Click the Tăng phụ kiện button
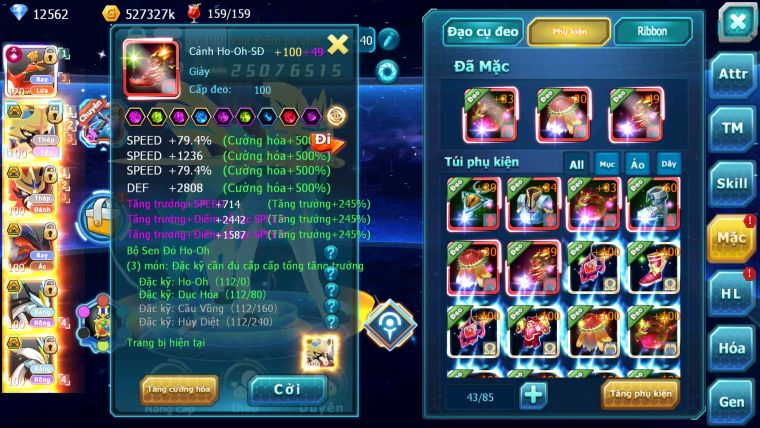The height and width of the screenshot is (428, 760). (x=640, y=394)
